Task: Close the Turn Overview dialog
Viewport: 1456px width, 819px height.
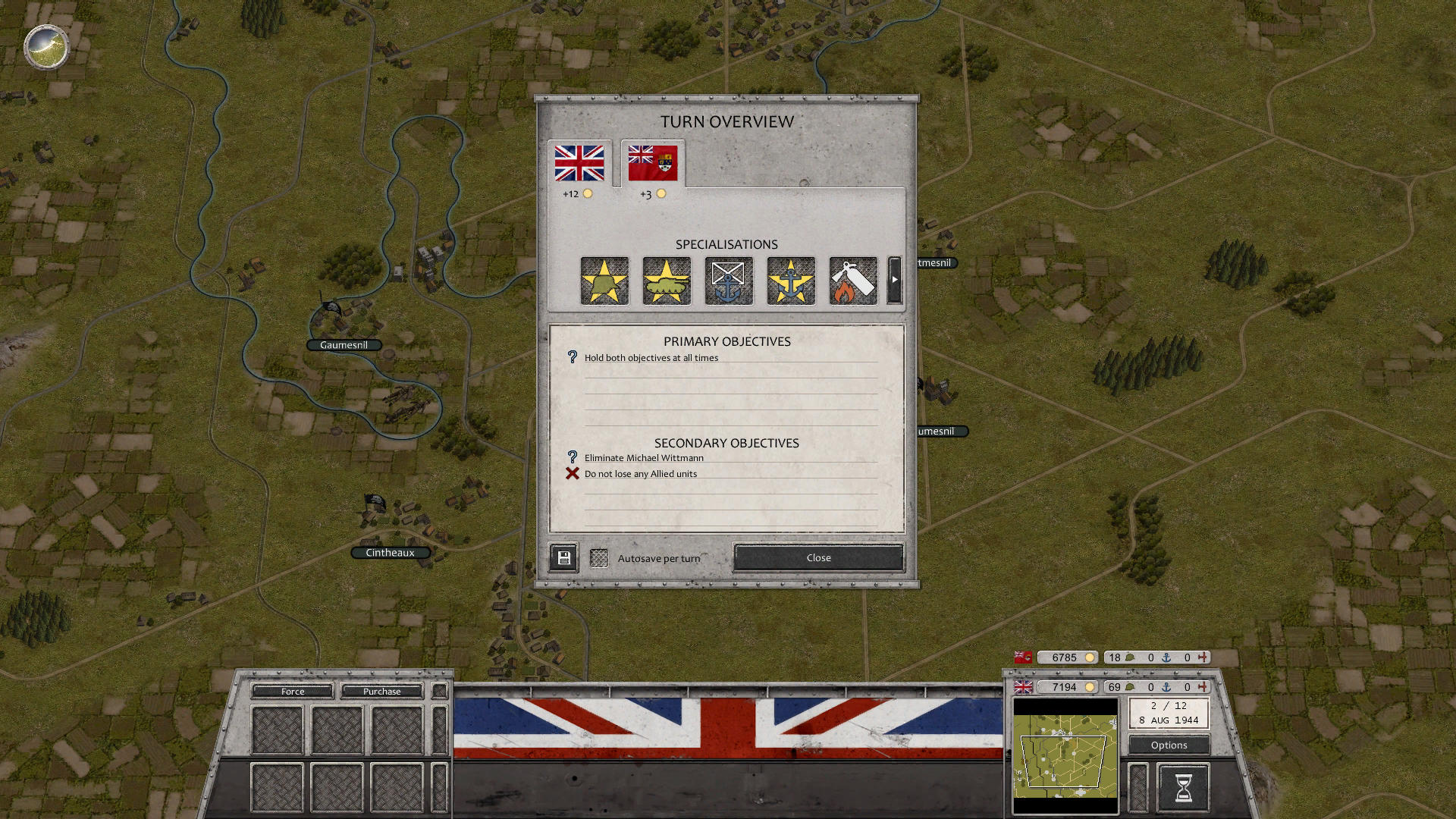Action: pyautogui.click(x=818, y=557)
